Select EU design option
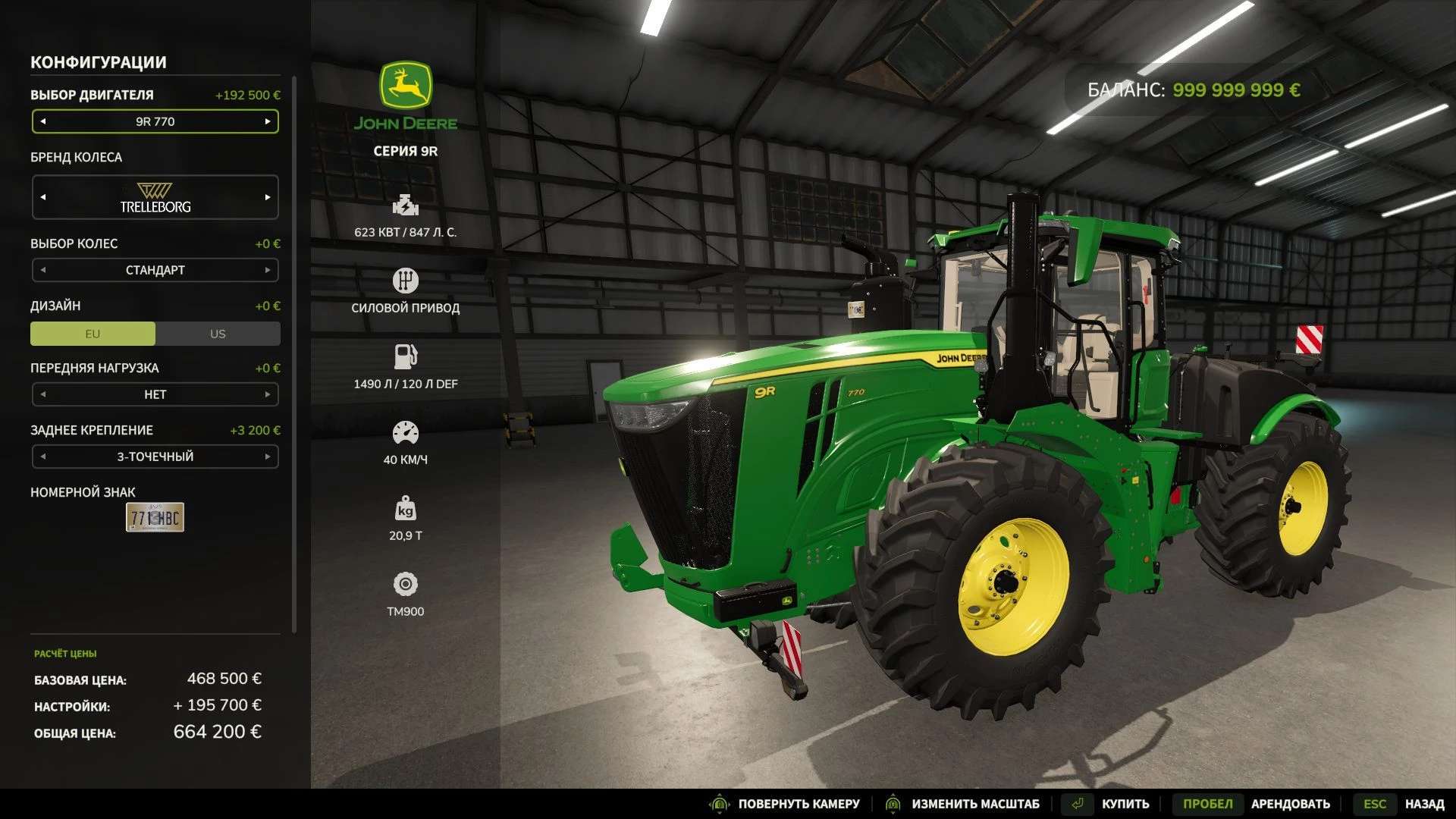 93,334
